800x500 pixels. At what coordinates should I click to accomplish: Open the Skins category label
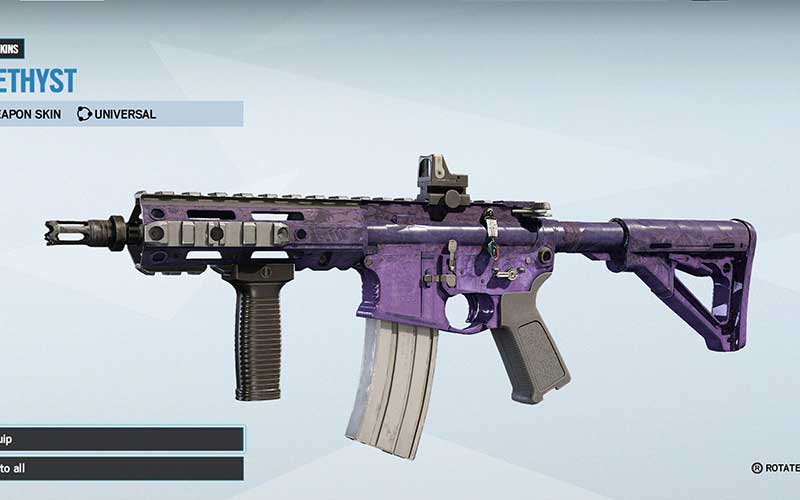[11, 49]
